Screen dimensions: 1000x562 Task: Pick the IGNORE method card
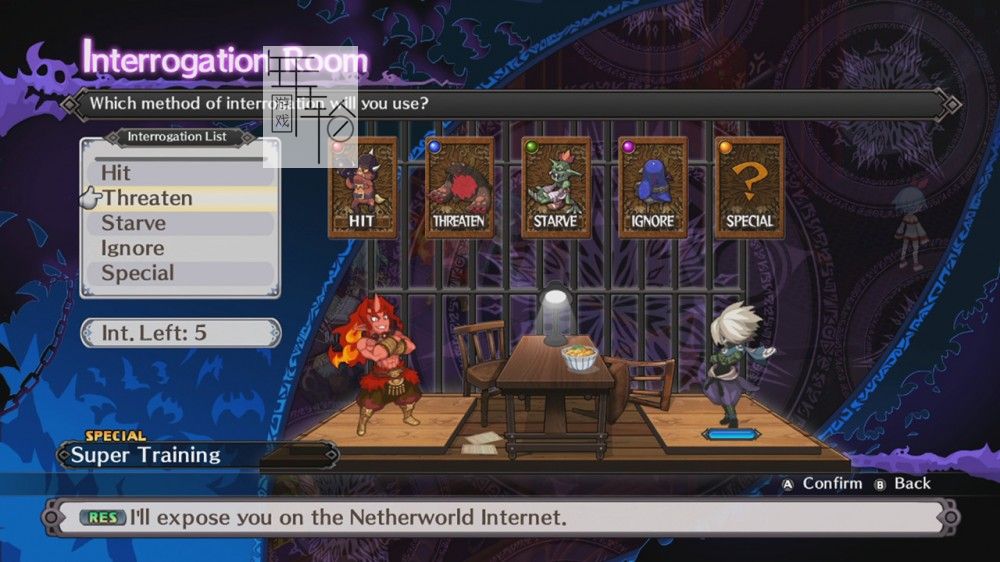pos(652,188)
